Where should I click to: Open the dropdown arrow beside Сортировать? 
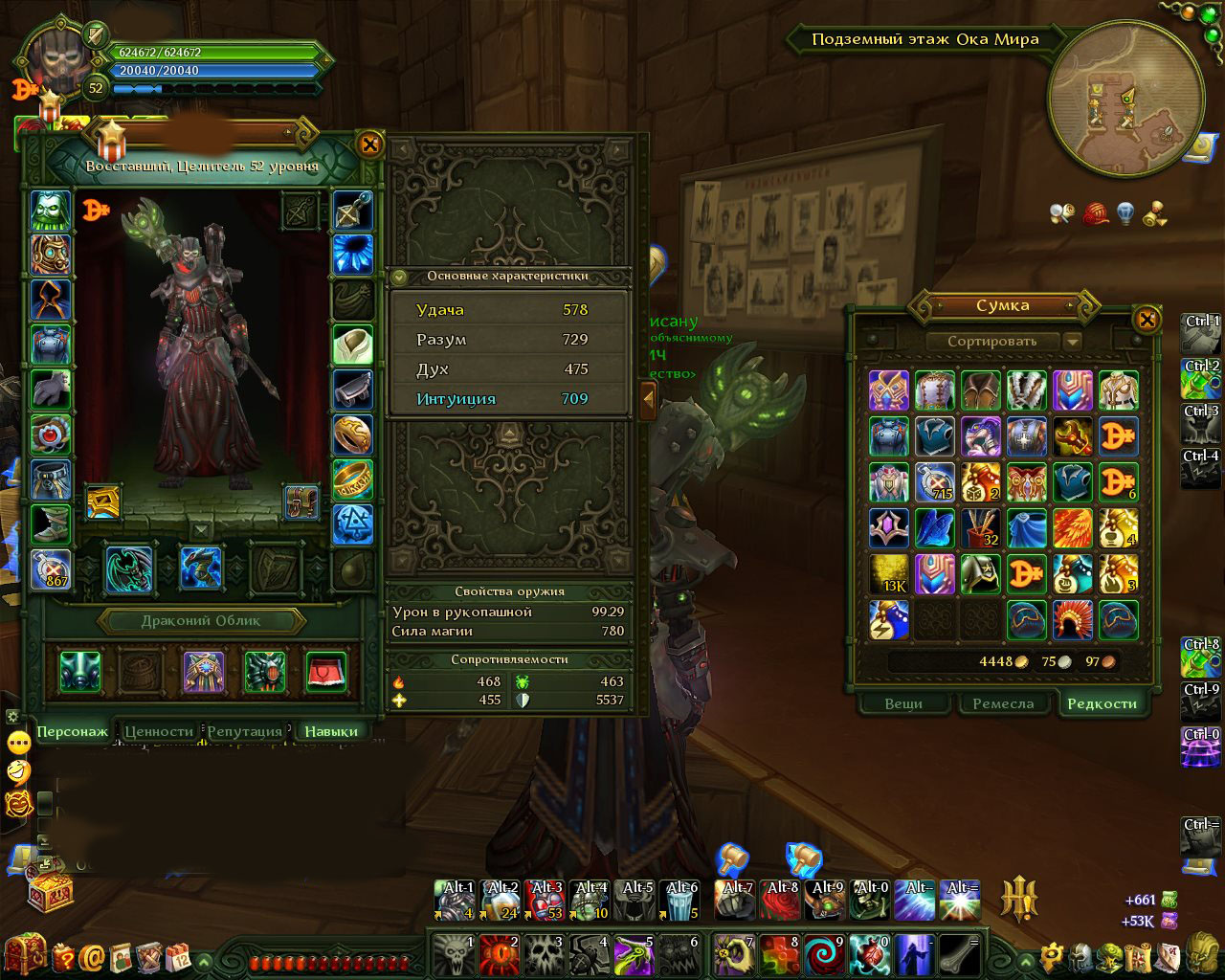1072,342
